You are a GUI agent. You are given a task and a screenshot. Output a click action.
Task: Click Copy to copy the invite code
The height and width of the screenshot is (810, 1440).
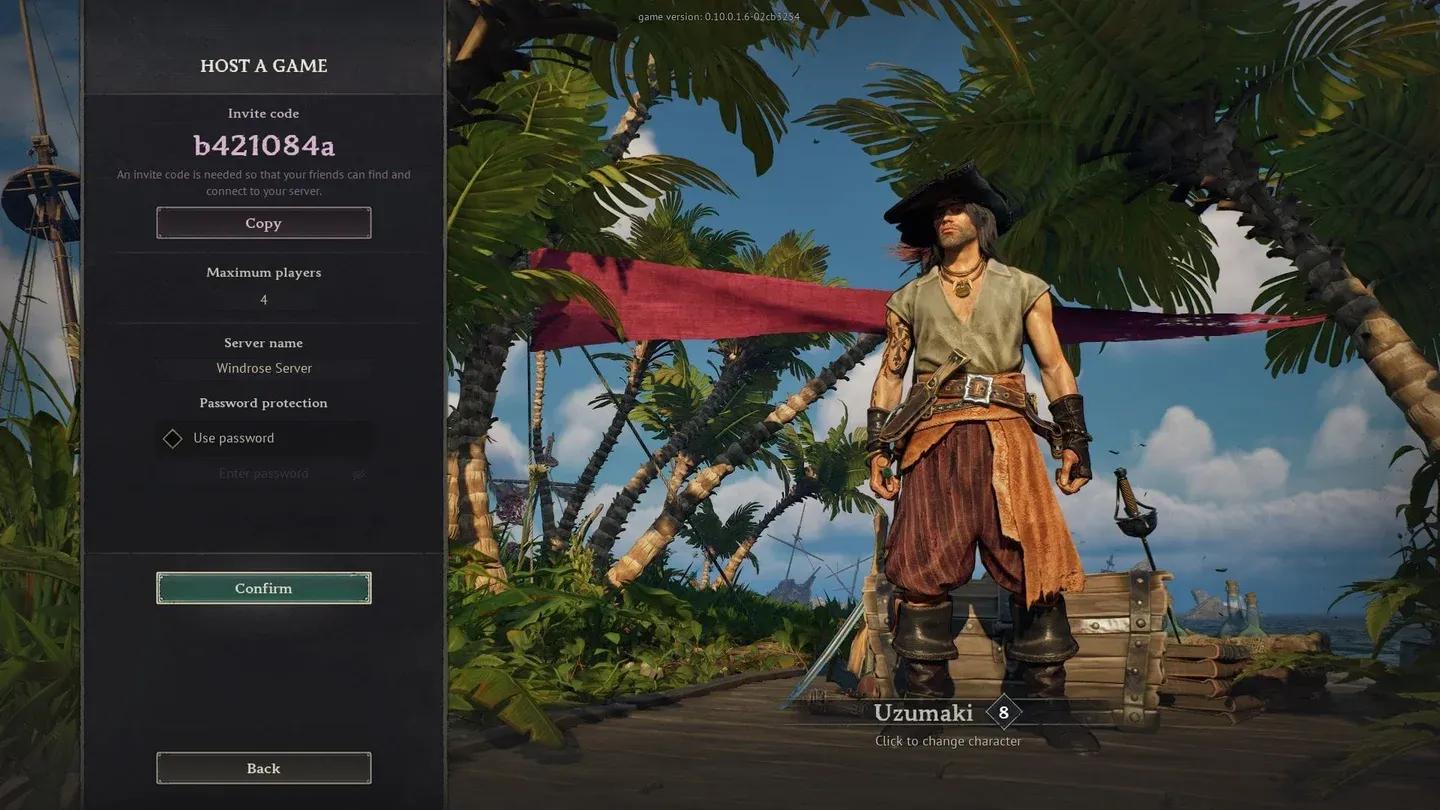[263, 222]
